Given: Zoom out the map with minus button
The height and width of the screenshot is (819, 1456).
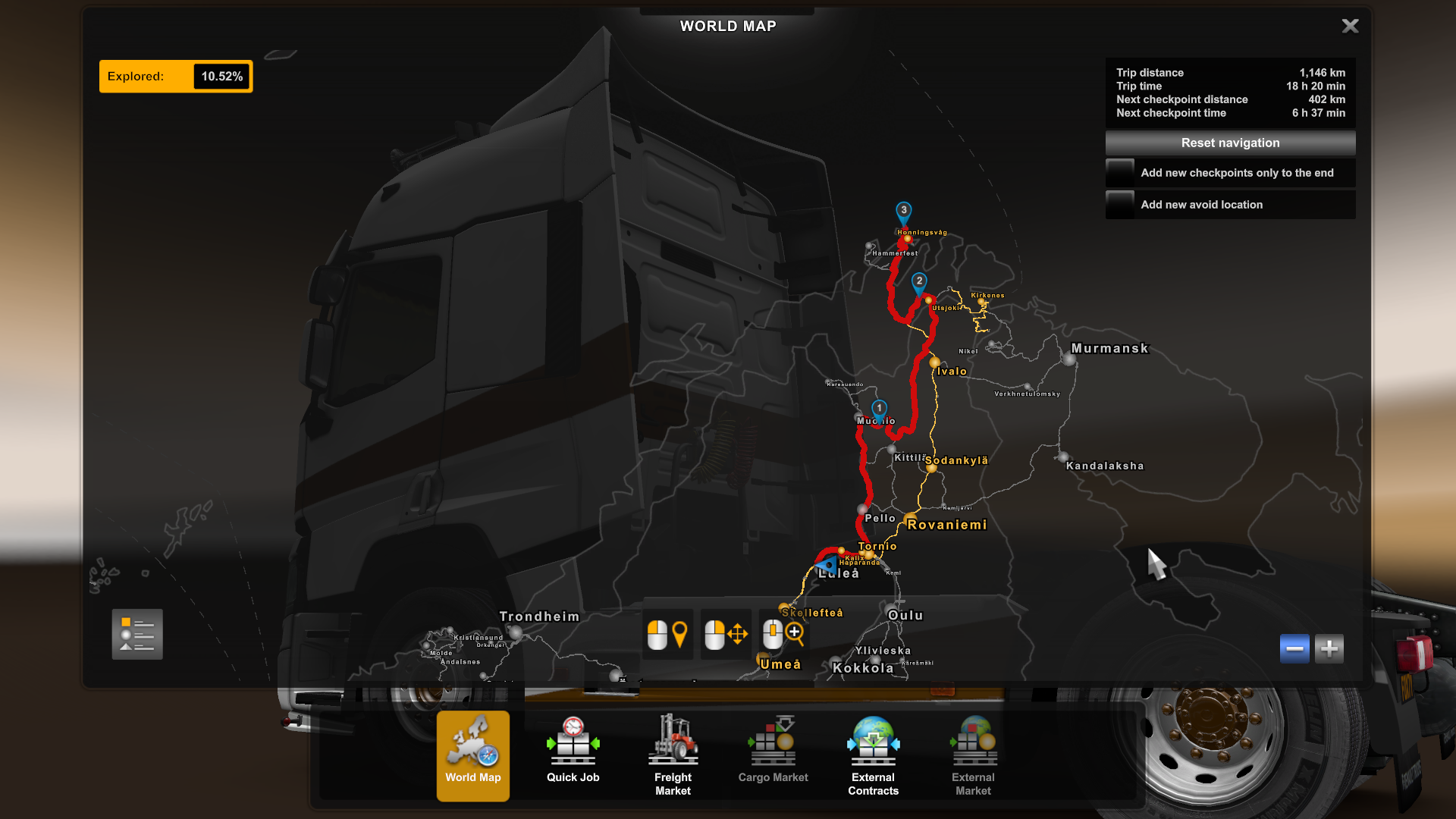Looking at the screenshot, I should (1294, 649).
